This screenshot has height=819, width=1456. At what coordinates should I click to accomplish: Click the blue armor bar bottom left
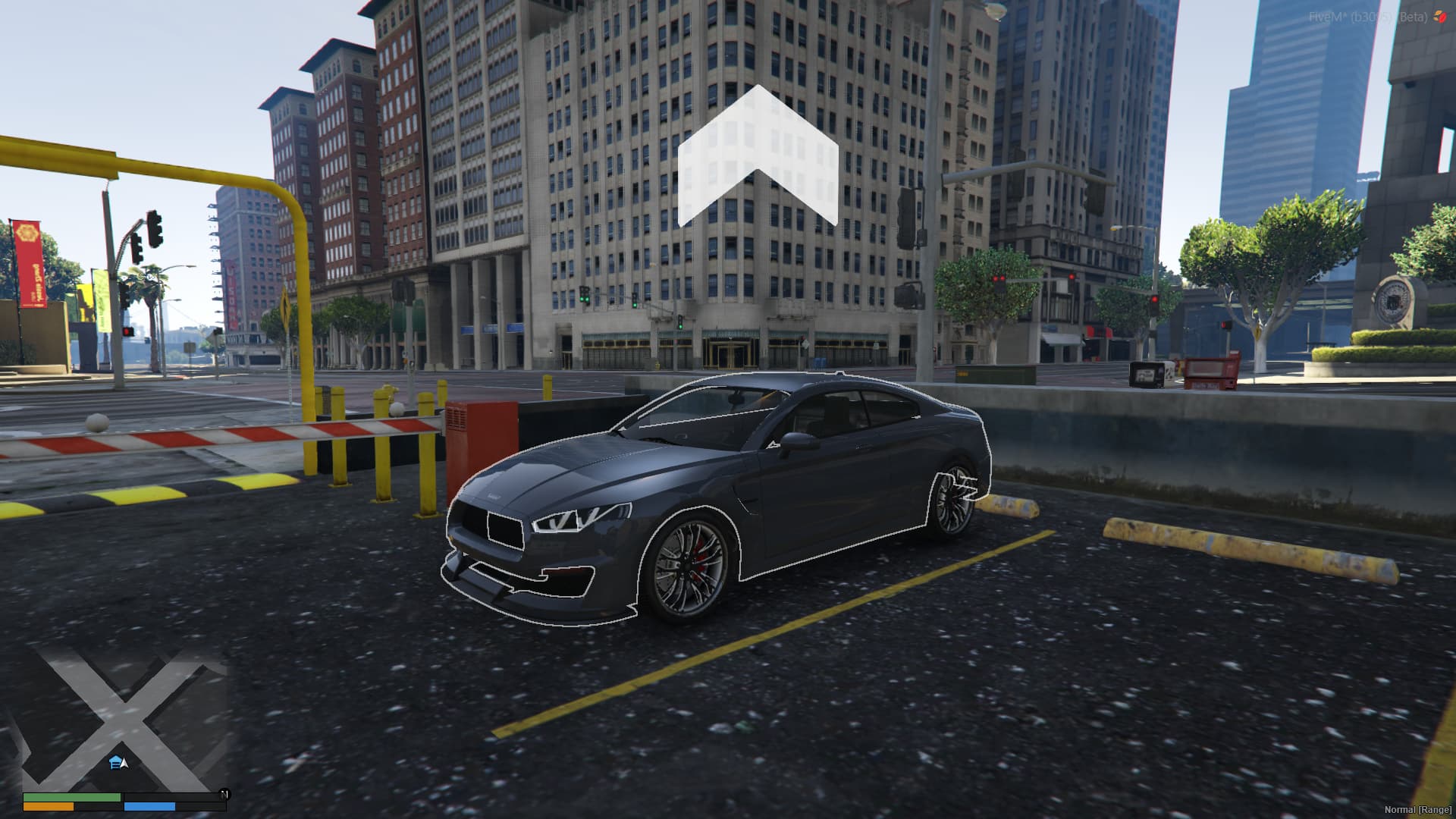pos(150,808)
